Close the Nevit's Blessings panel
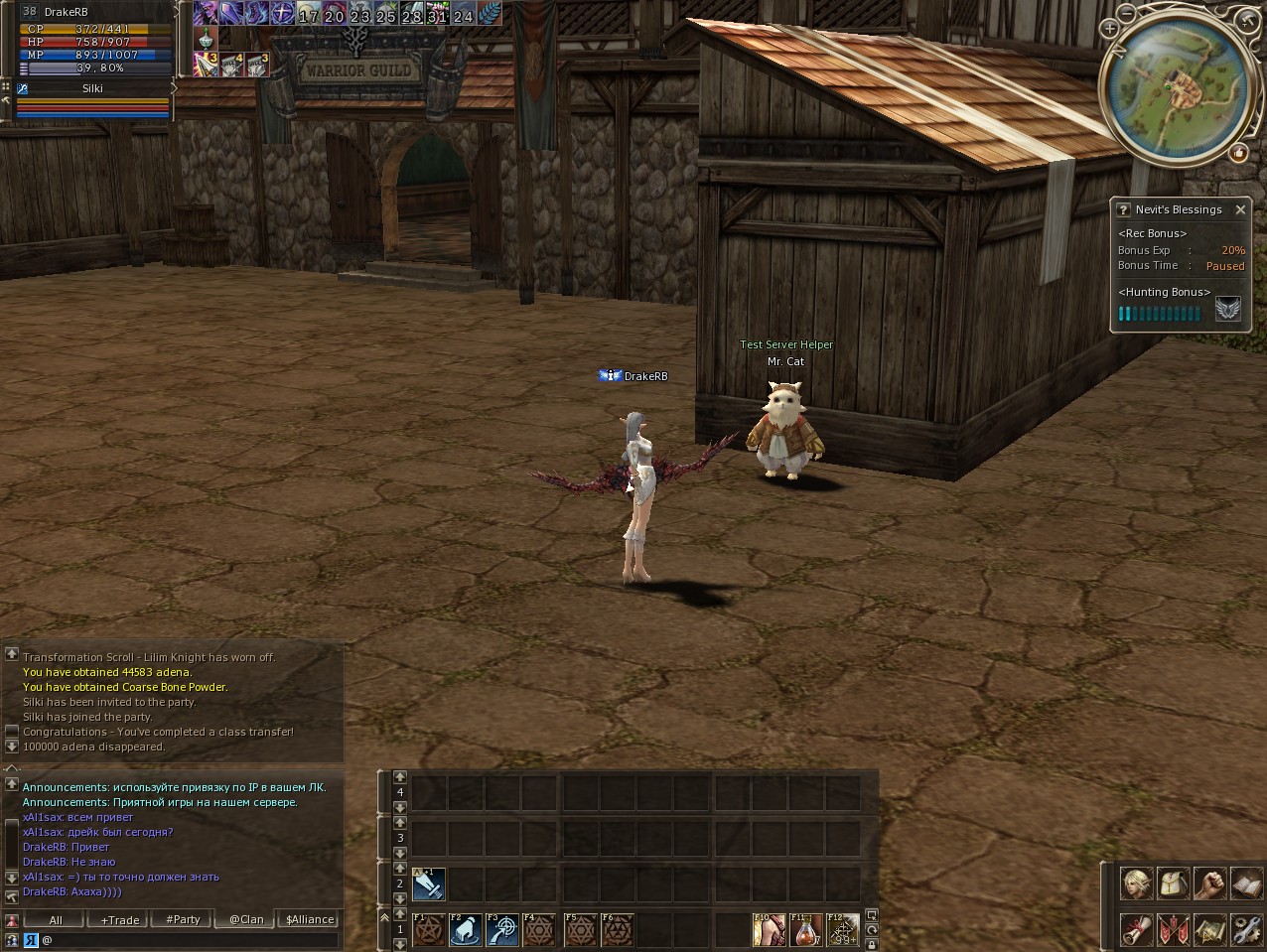The height and width of the screenshot is (952, 1267). click(1240, 209)
